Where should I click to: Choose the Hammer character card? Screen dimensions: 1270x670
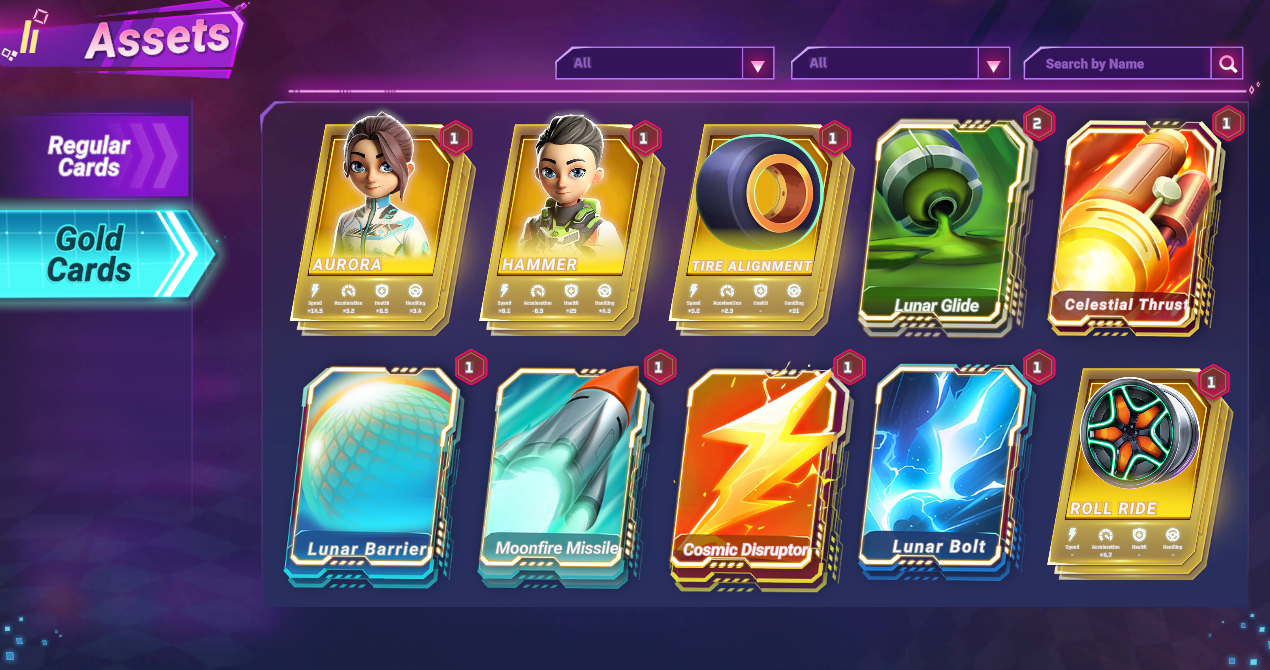[x=568, y=225]
